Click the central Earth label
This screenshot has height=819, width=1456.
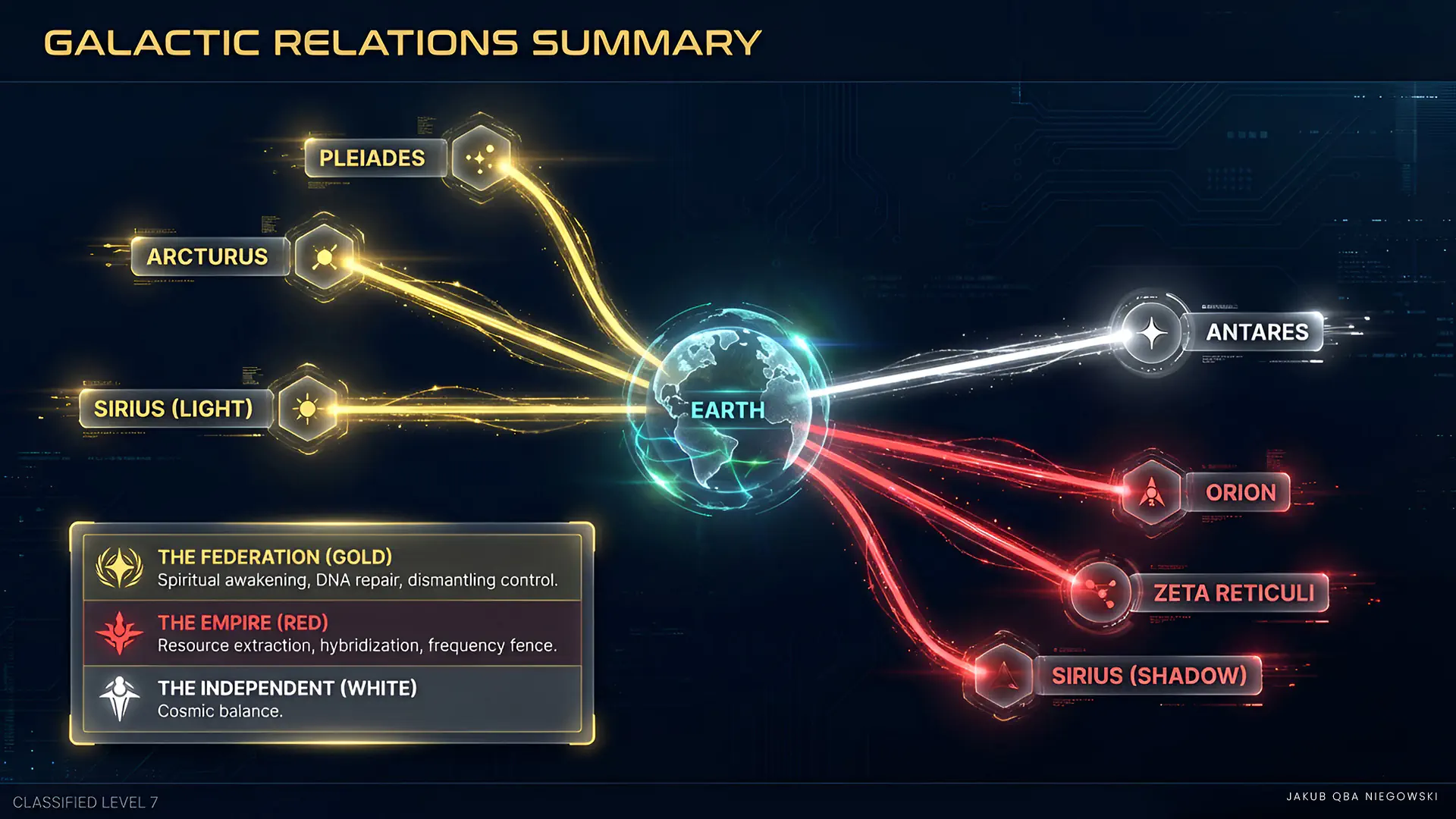pos(727,410)
